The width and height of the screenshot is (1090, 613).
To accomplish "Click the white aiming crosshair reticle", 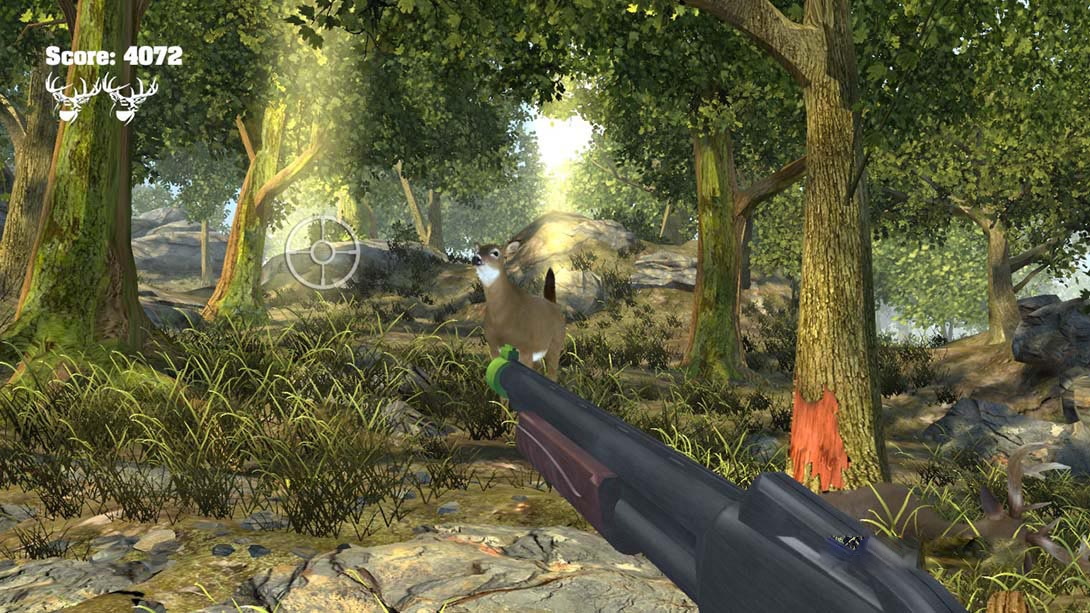I will coord(322,252).
